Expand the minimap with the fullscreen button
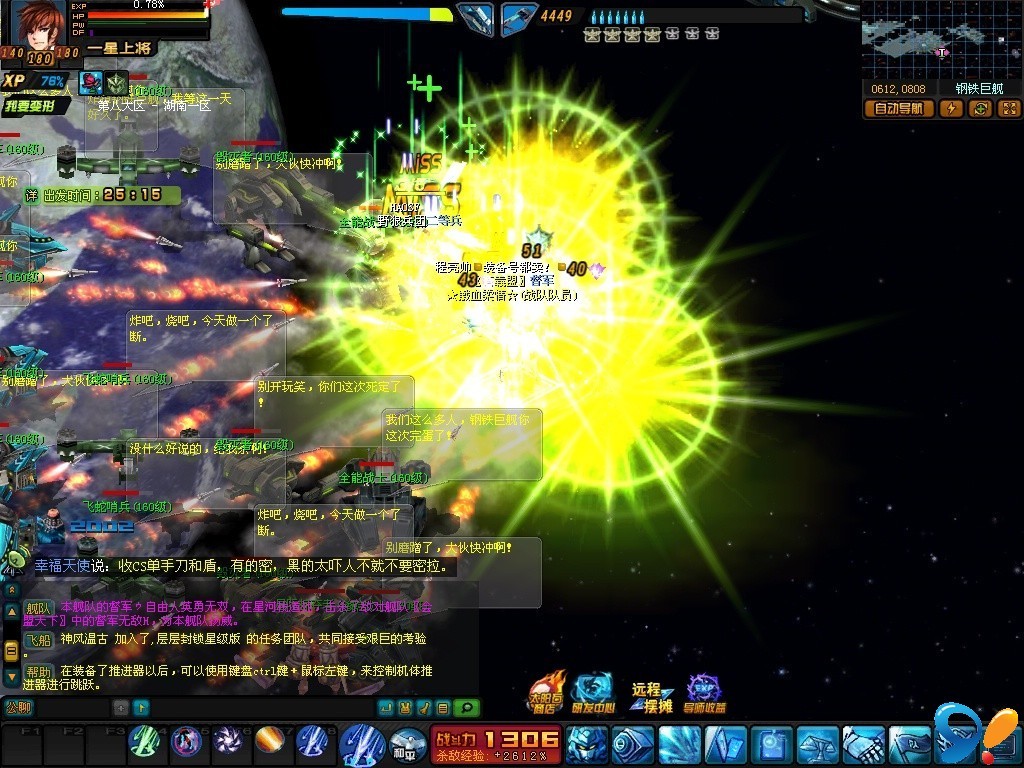1024x768 pixels. pyautogui.click(x=1008, y=109)
